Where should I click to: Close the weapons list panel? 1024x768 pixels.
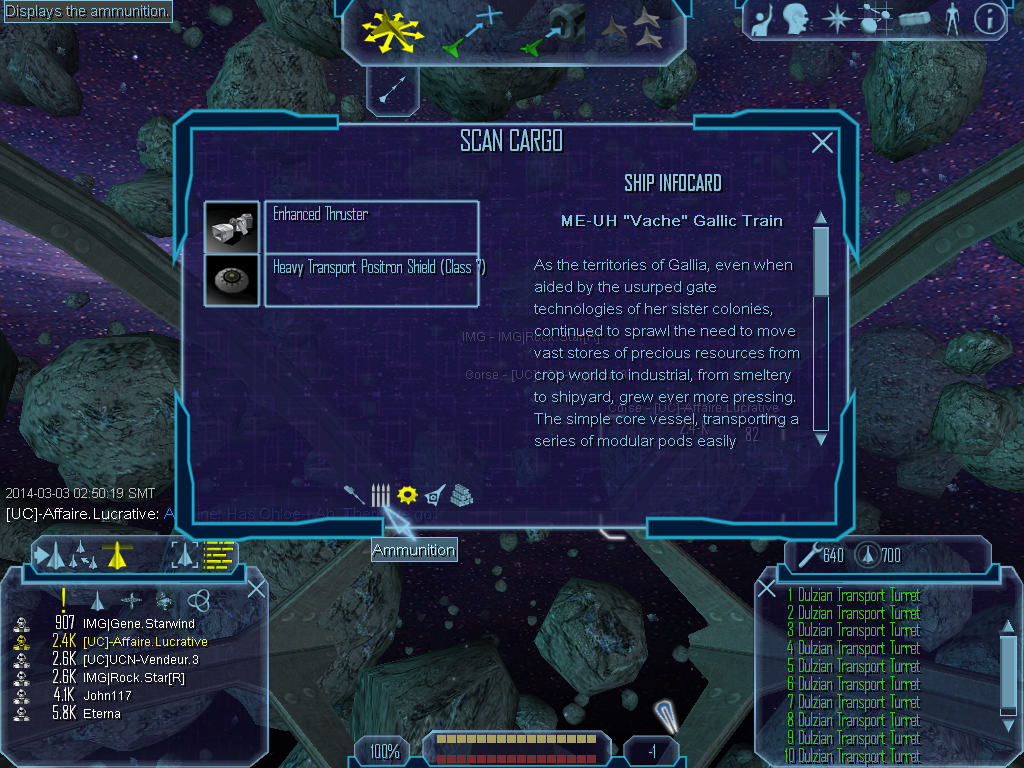[x=767, y=589]
